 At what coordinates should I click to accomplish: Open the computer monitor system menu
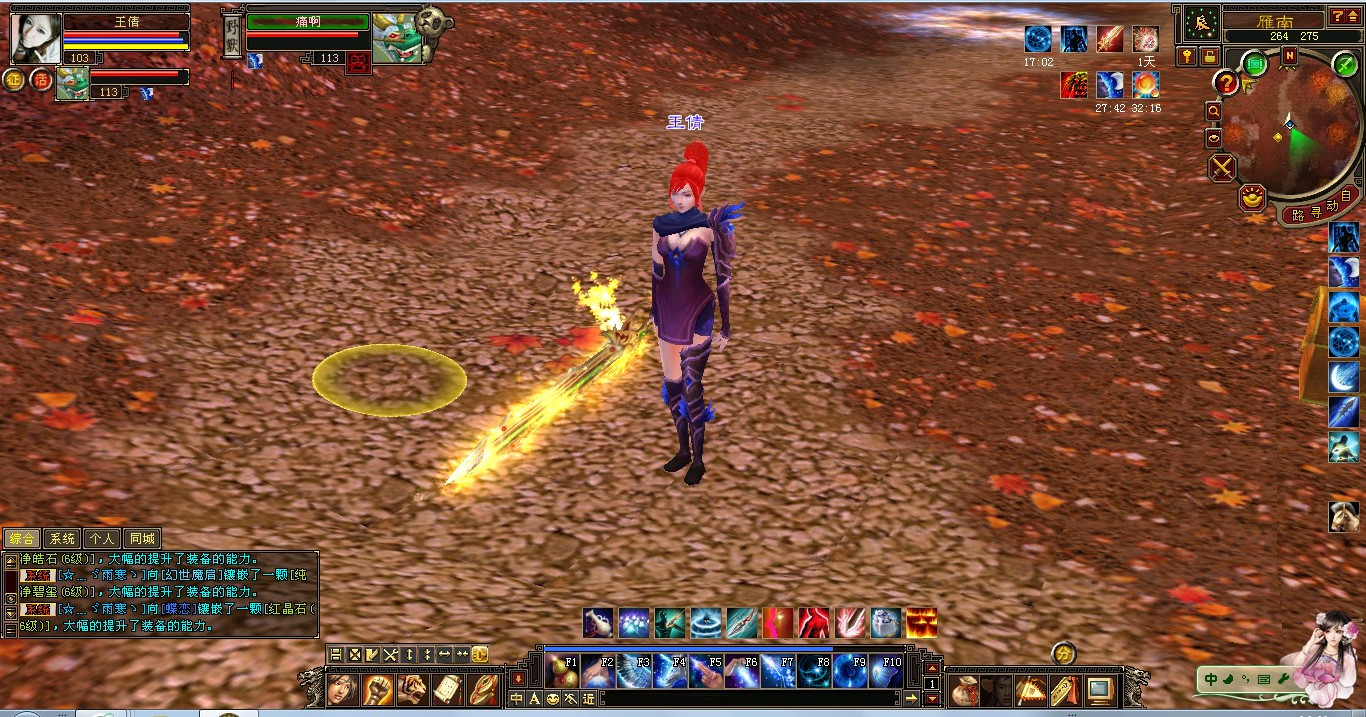pos(1100,689)
